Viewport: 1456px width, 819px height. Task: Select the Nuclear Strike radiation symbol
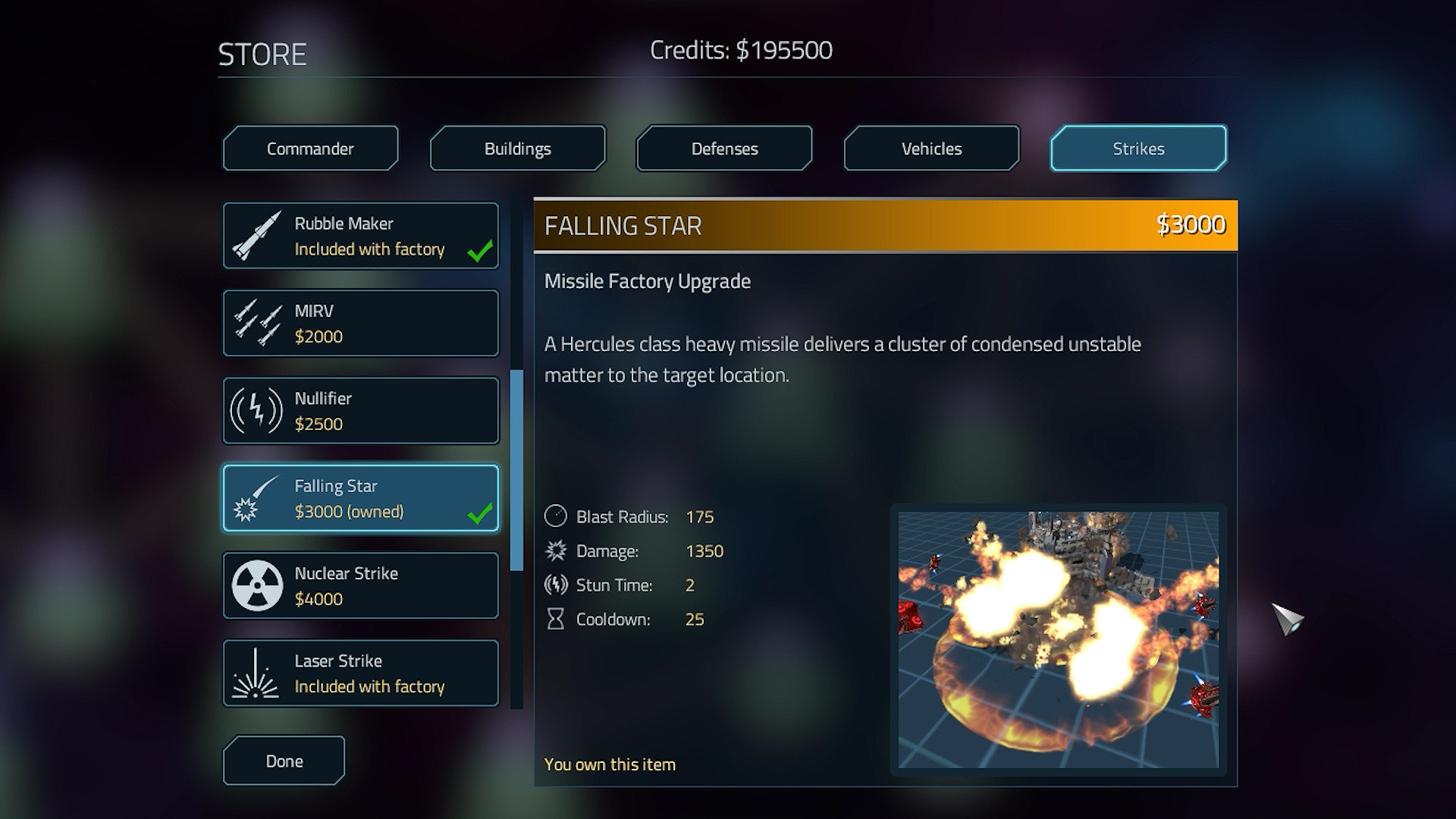256,585
